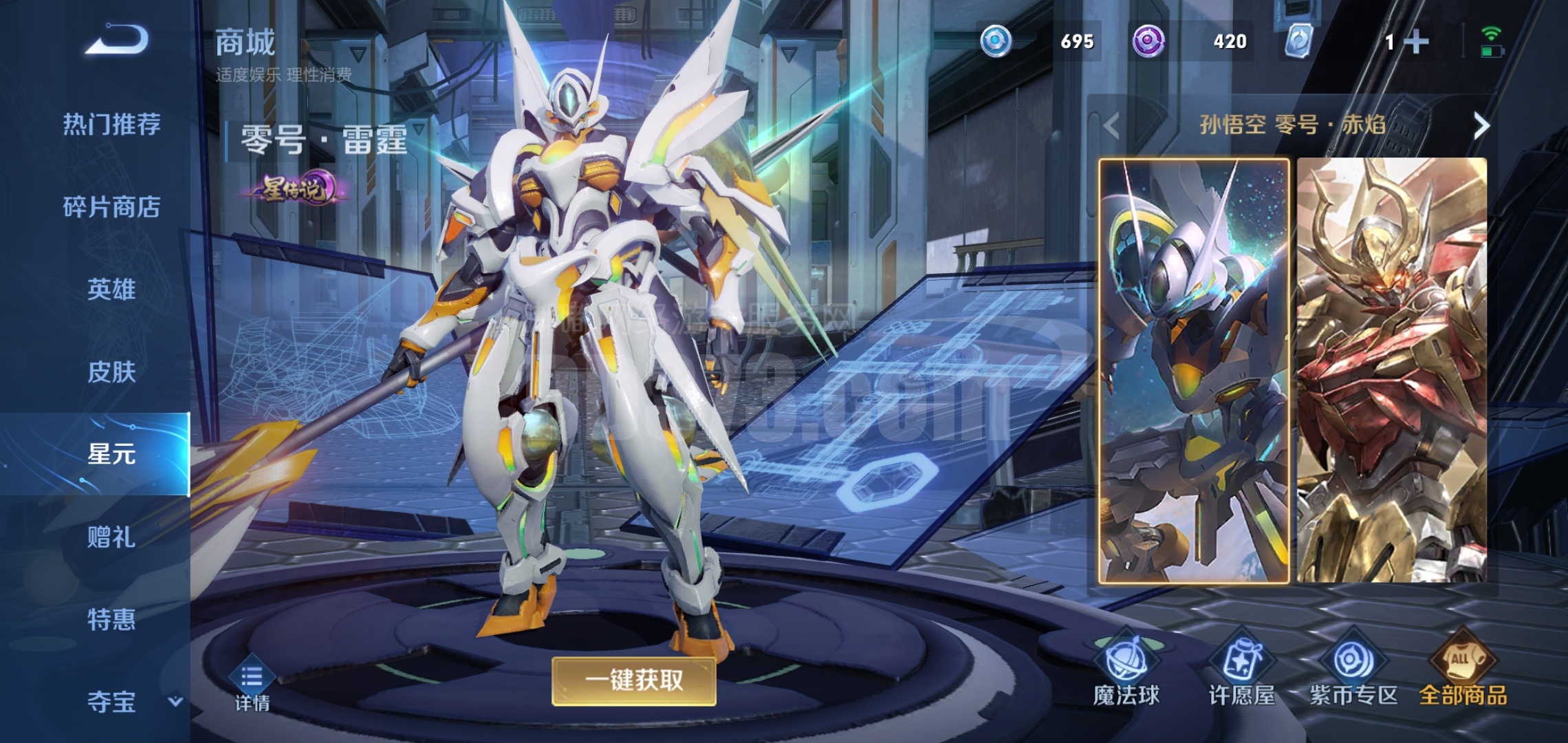Switch to the 碎片商店 tab
1568x743 pixels.
tap(111, 207)
